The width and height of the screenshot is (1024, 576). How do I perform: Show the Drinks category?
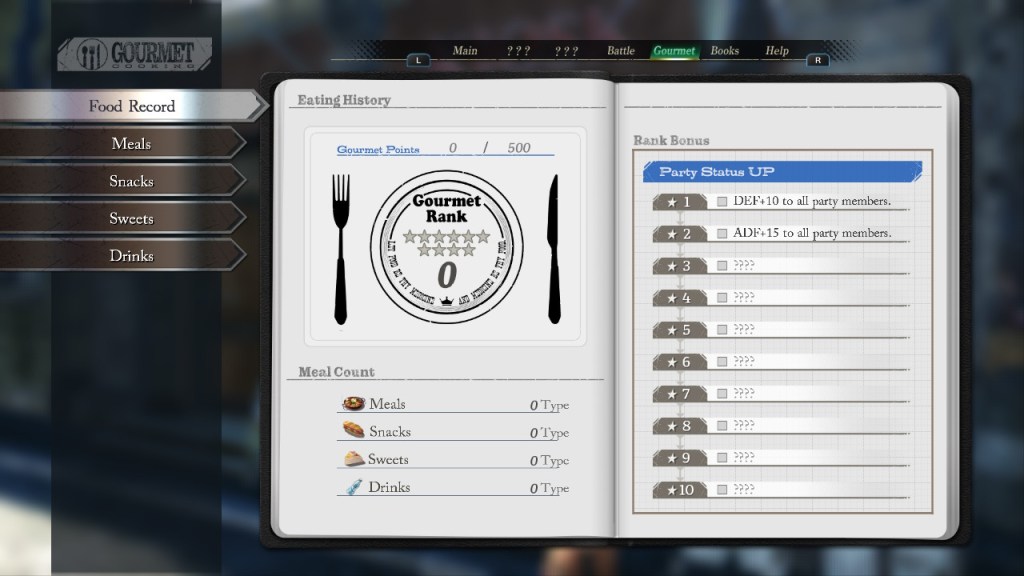click(131, 256)
